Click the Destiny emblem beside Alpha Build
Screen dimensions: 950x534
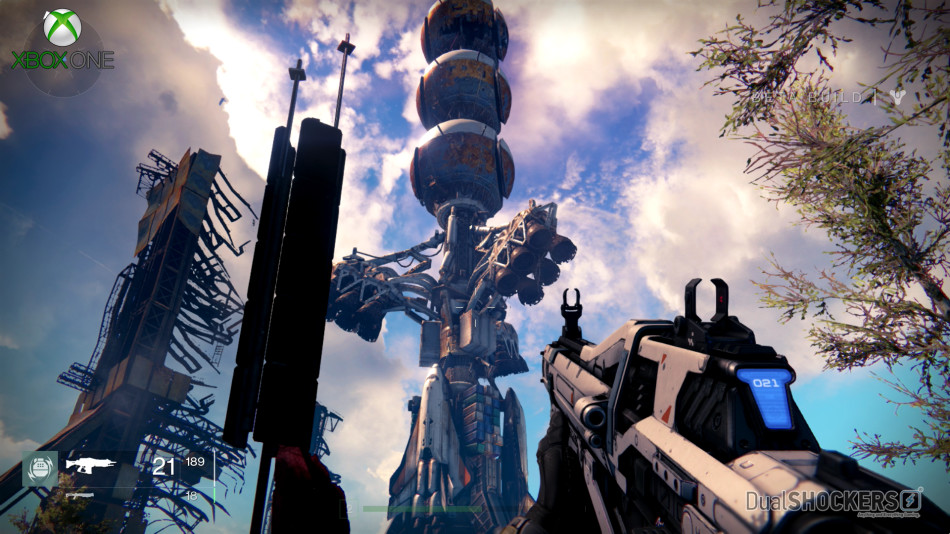tap(898, 96)
